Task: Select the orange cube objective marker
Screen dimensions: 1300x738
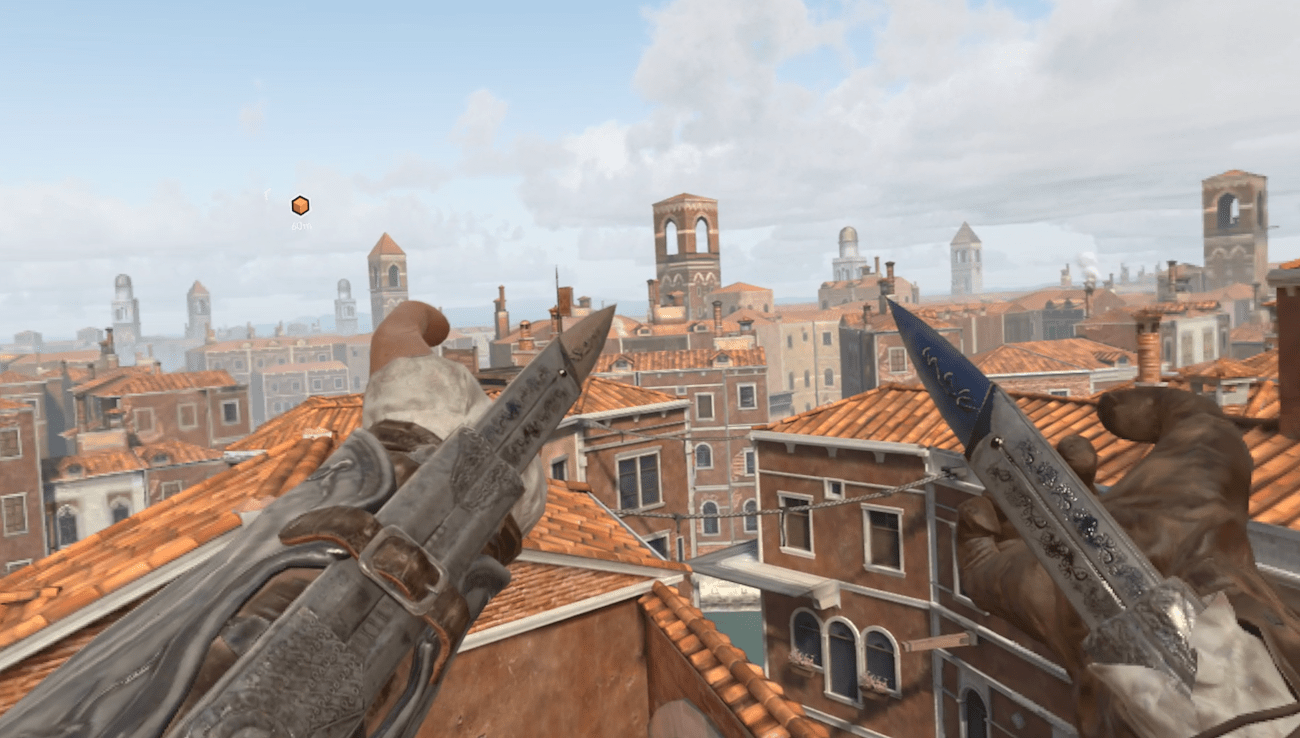Action: 300,205
